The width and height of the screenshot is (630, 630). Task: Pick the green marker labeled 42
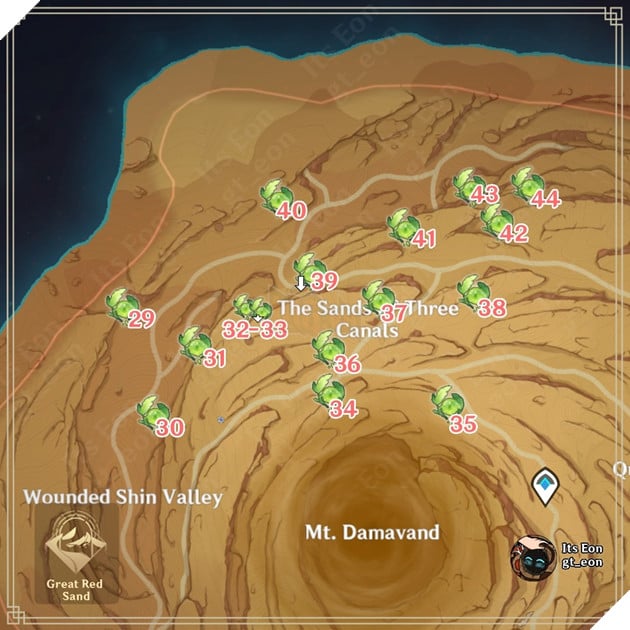pos(493,220)
